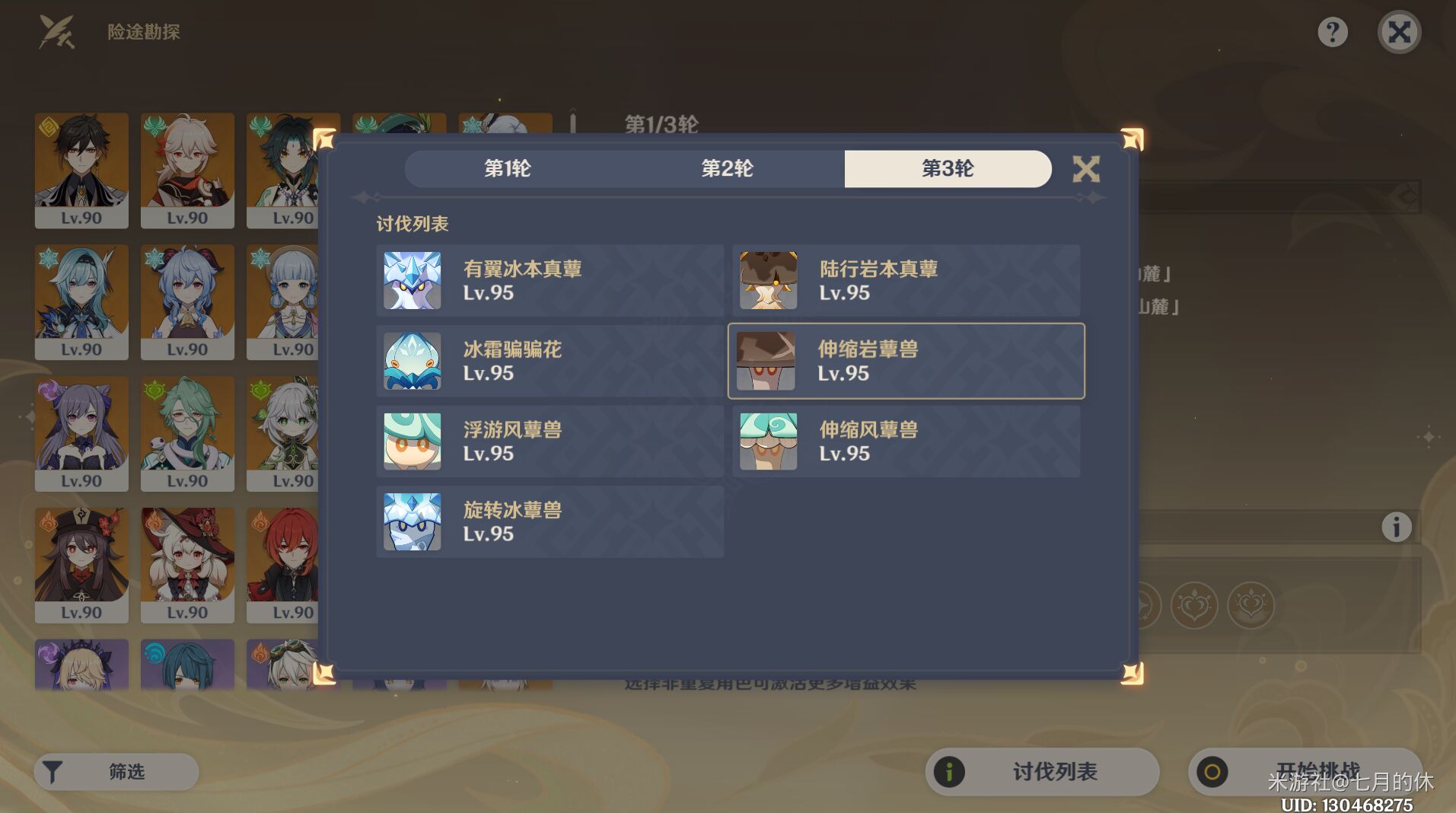
Task: Switch to the 第3轮 tab
Action: (948, 169)
